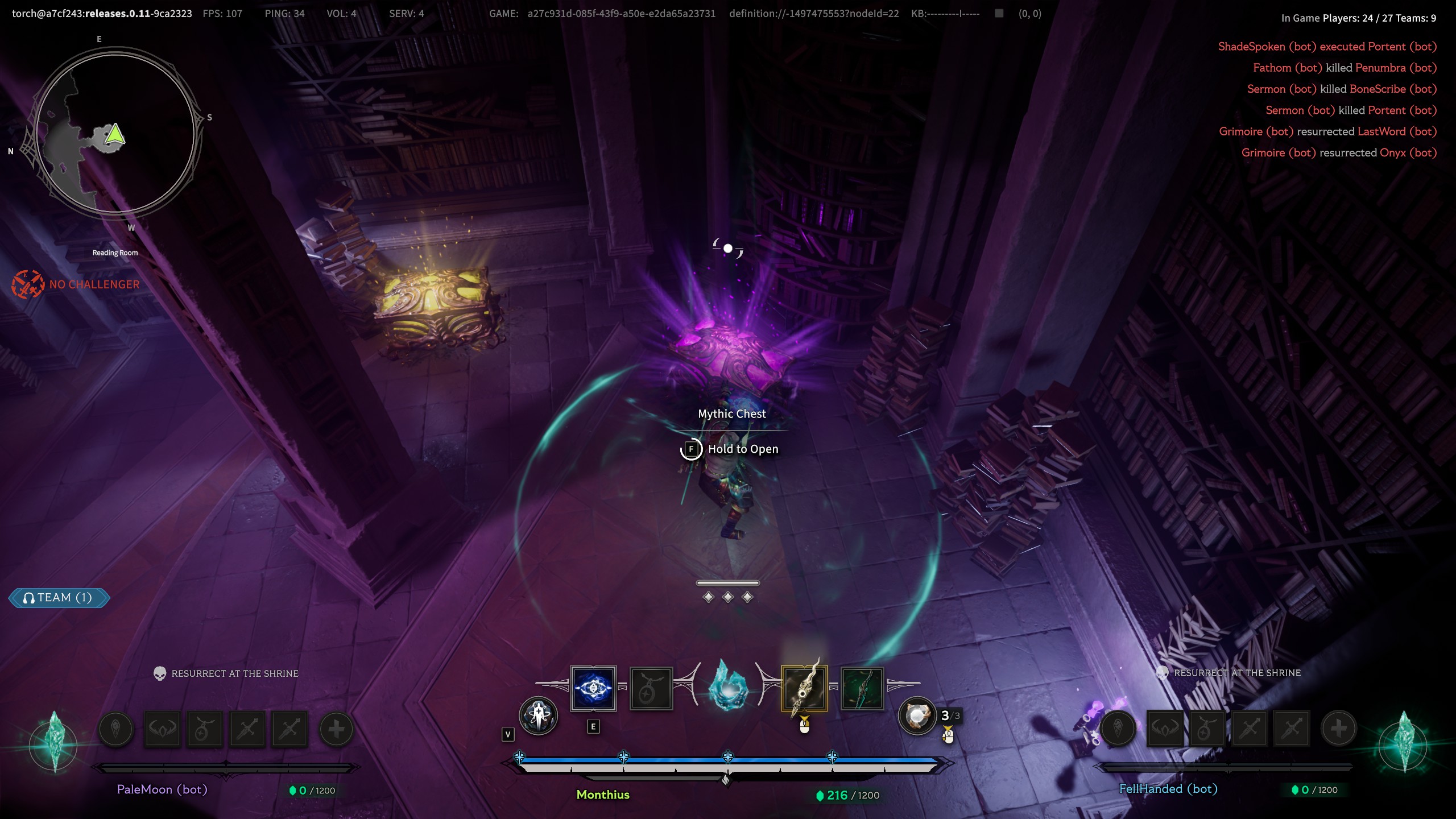Click PaleMoon's plus-sign consumable slot
Image resolution: width=1456 pixels, height=819 pixels.
[x=336, y=729]
